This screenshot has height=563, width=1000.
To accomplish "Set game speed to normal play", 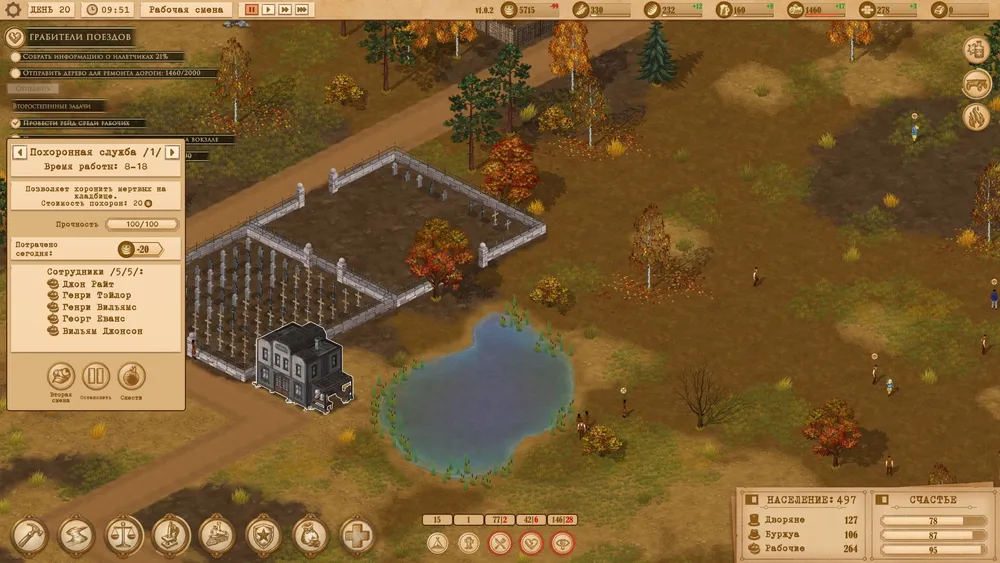I will click(268, 9).
